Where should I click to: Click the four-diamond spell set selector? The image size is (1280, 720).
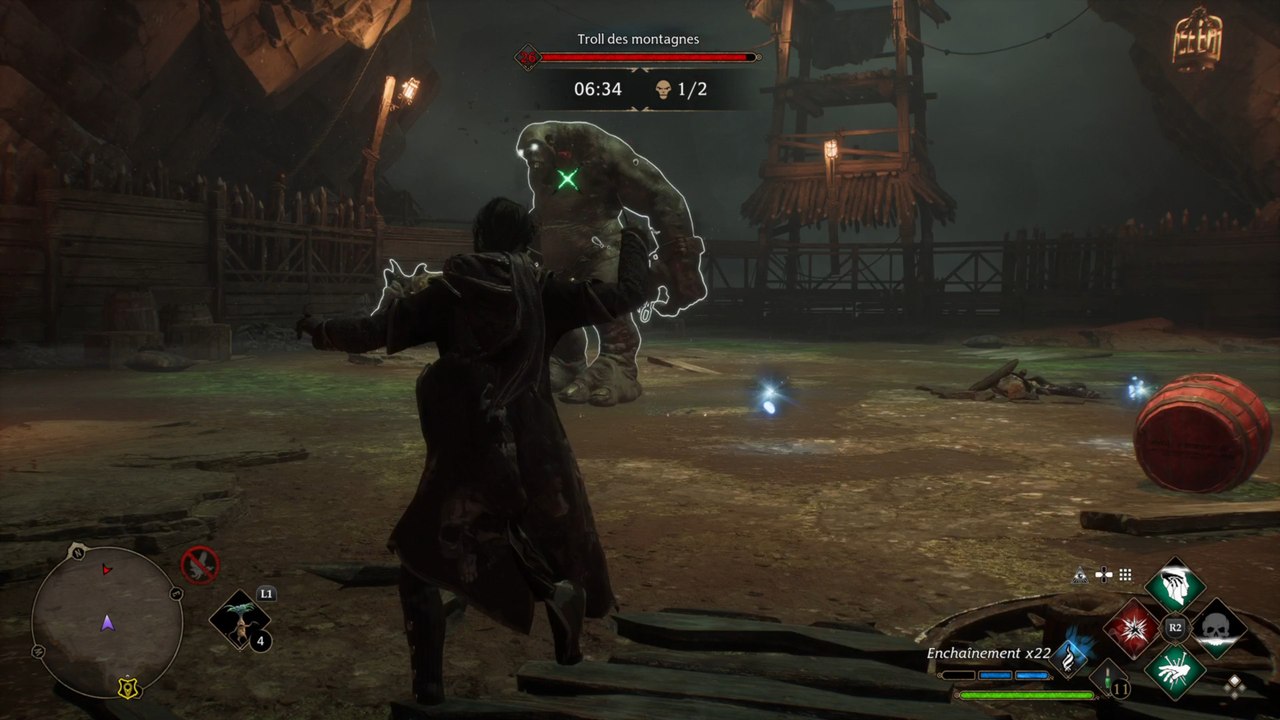1235,685
